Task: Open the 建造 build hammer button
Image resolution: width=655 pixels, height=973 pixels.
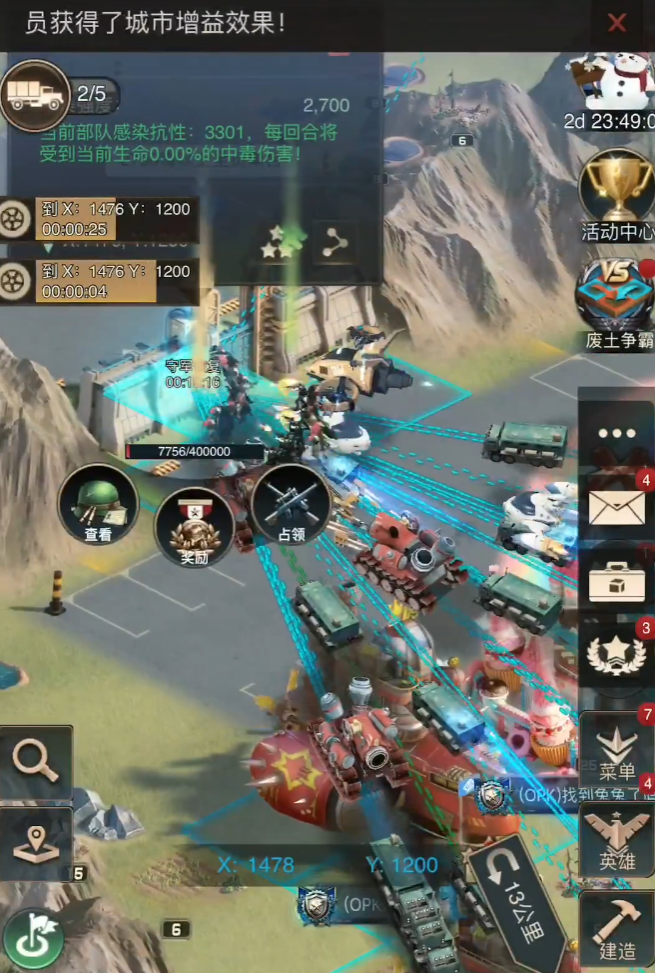Action: click(x=616, y=928)
